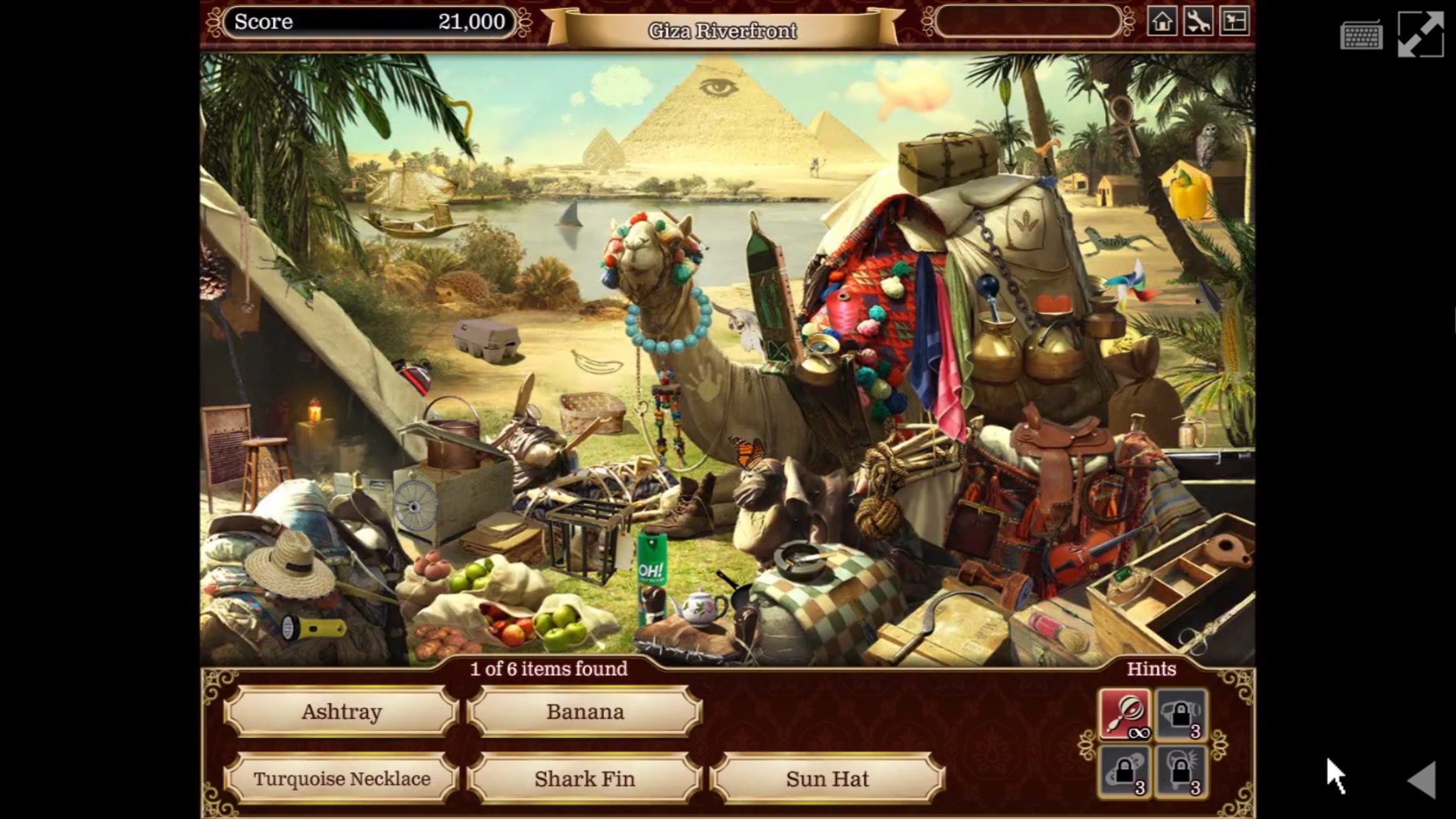Select the locked lightbulb hint
This screenshot has height=819, width=1456.
[1181, 771]
